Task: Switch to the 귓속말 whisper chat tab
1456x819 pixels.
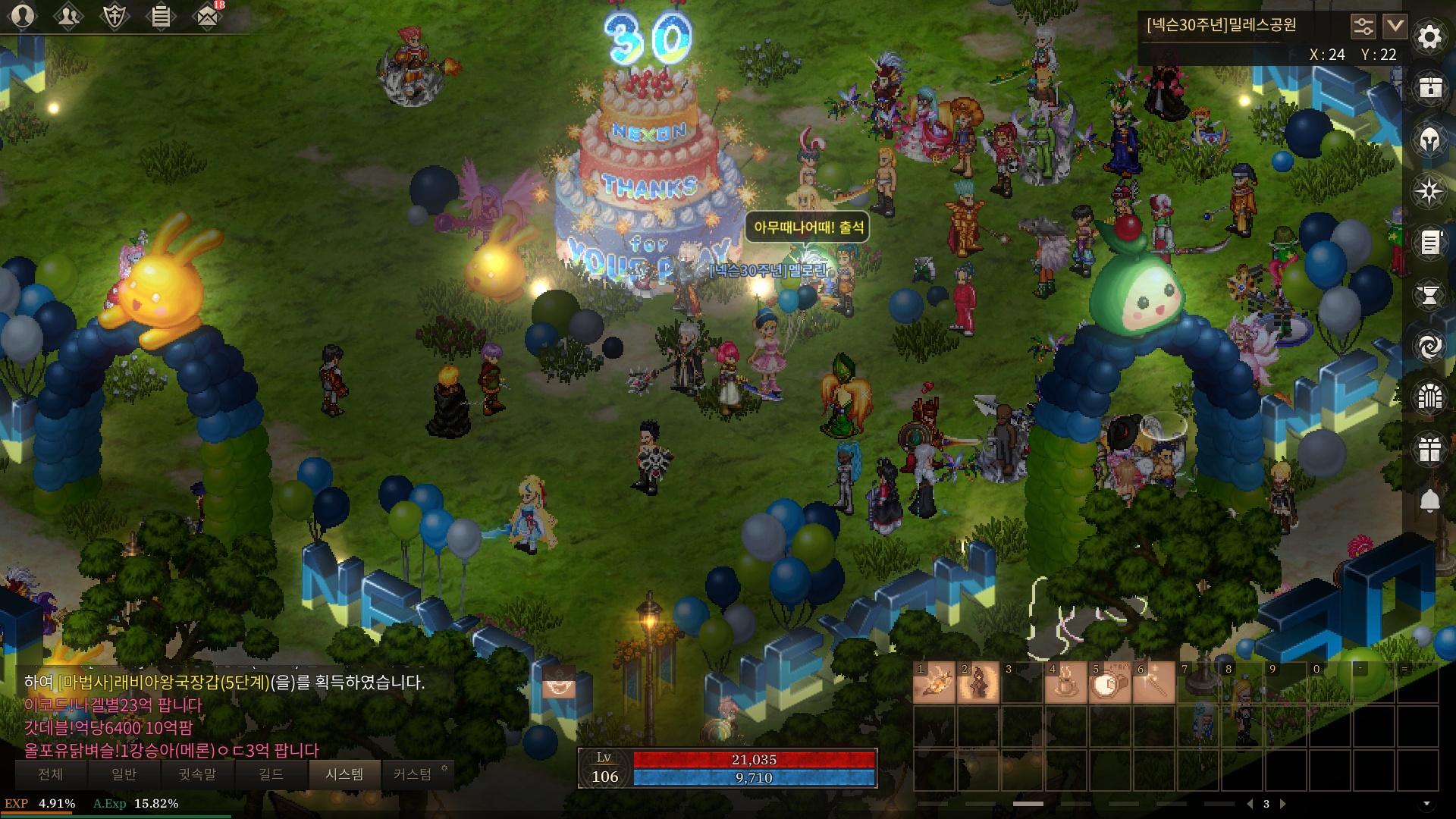Action: 197,774
